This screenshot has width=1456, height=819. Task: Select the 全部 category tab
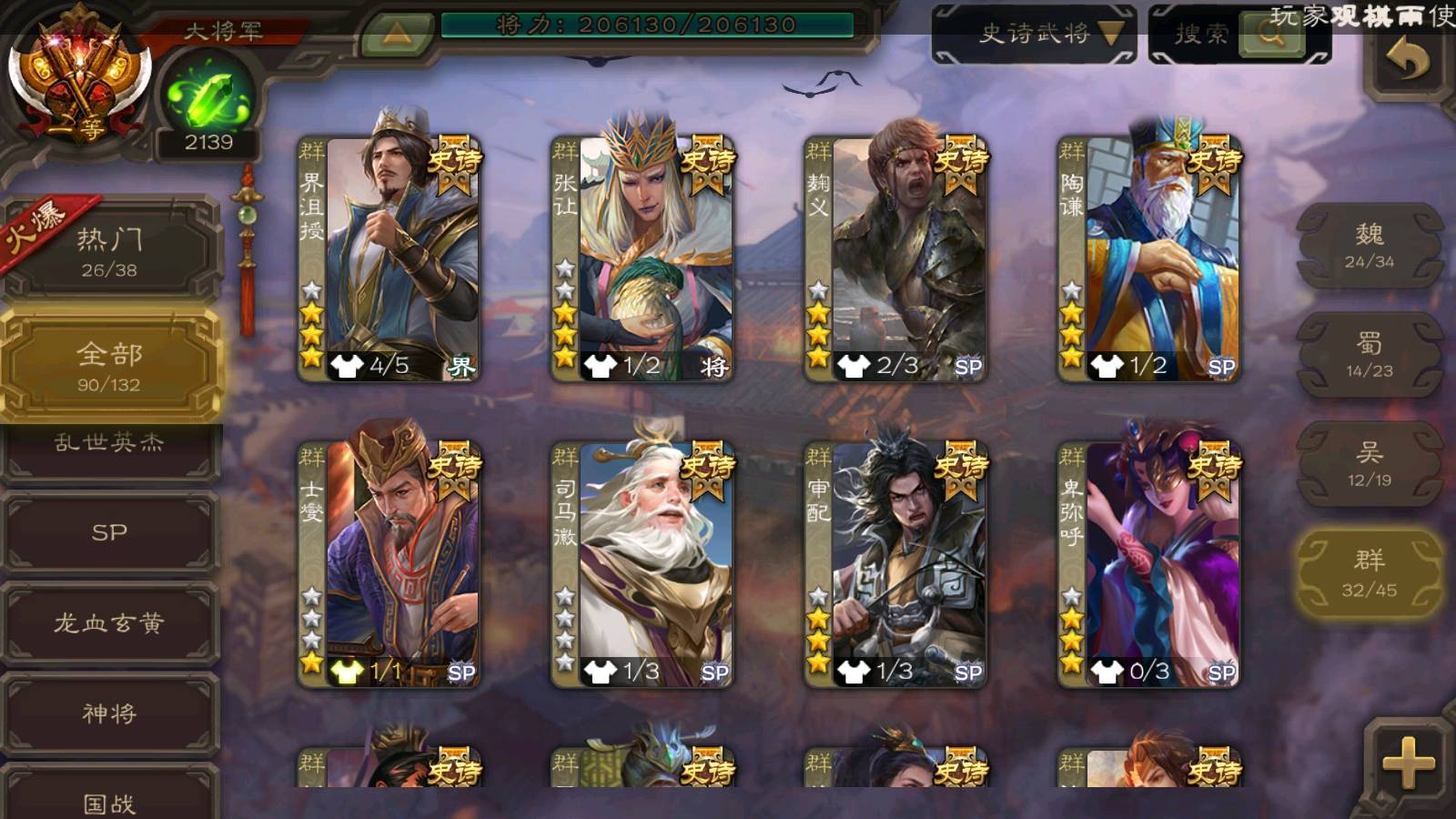point(109,366)
